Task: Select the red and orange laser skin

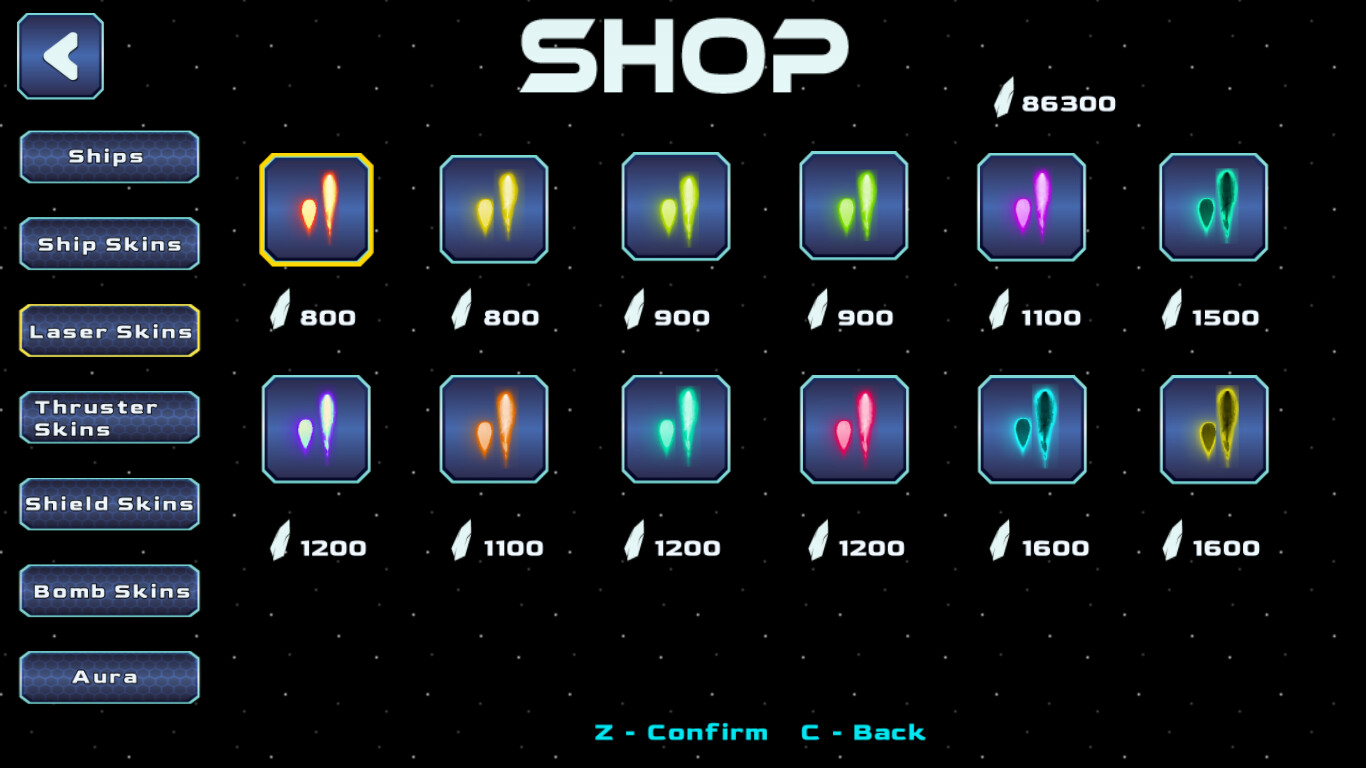Action: pyautogui.click(x=316, y=208)
